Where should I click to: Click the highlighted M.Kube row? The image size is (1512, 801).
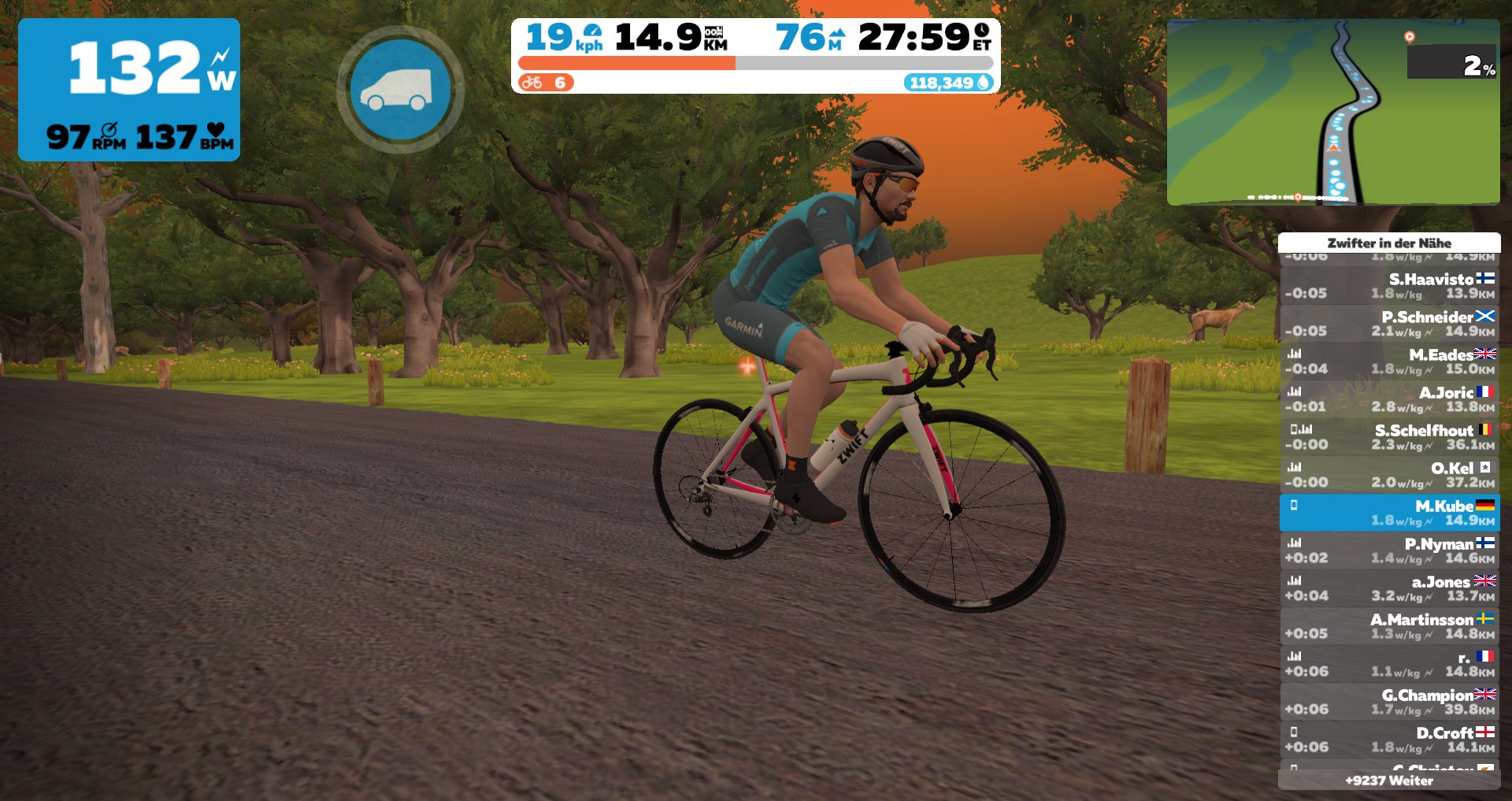point(1389,513)
